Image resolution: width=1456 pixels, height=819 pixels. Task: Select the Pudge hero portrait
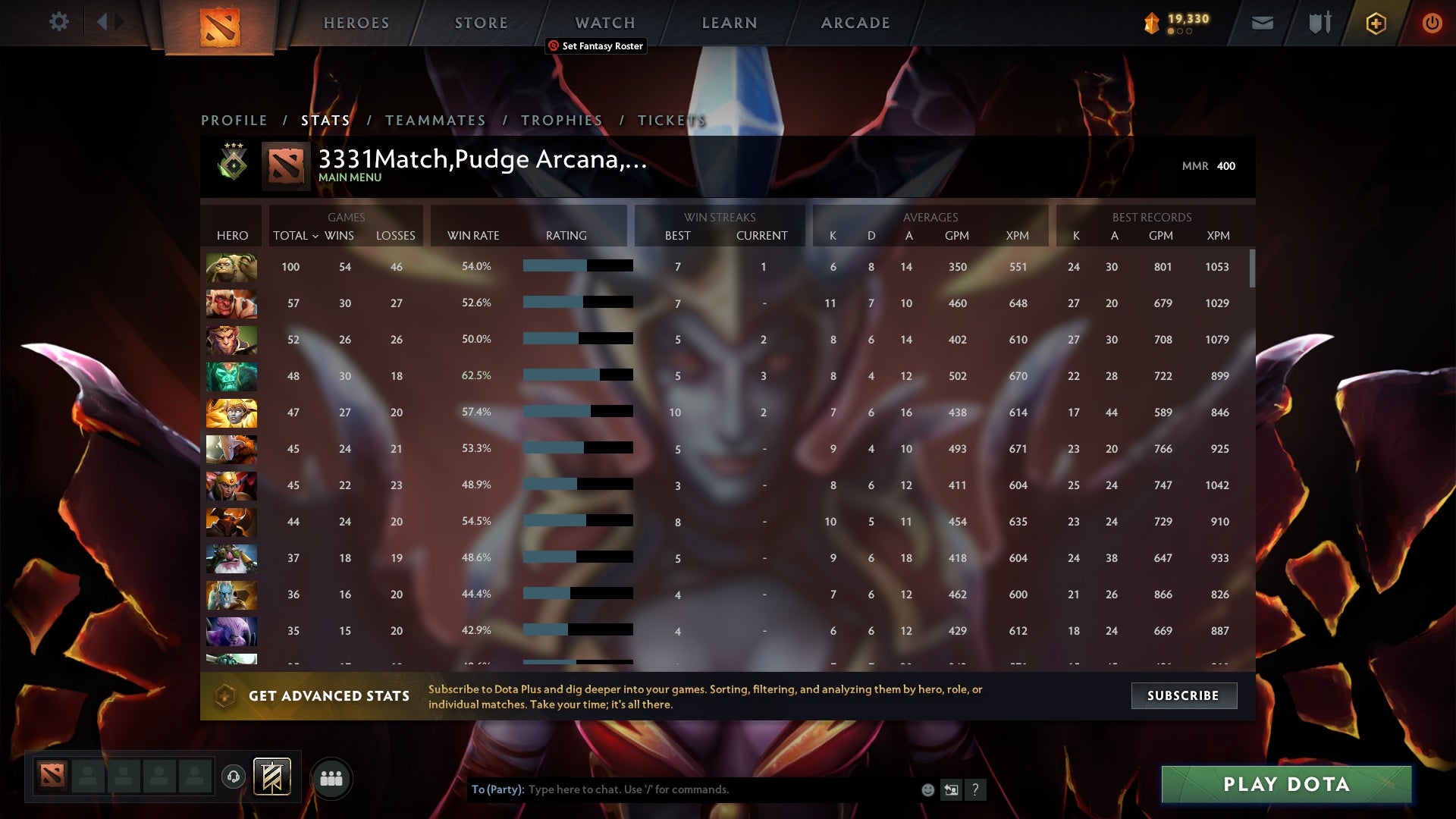point(231,266)
